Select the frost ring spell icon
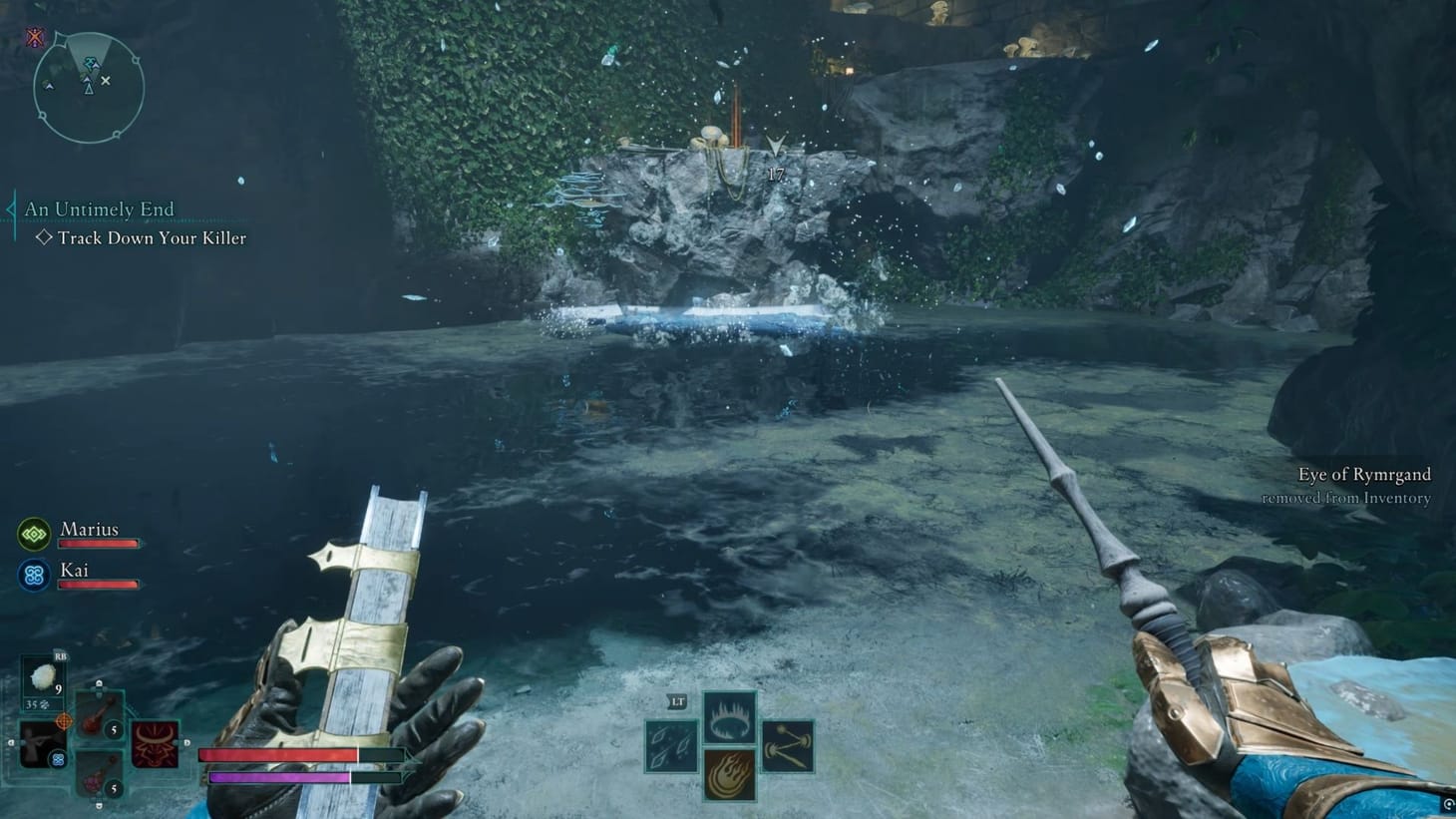The width and height of the screenshot is (1456, 819). [730, 718]
